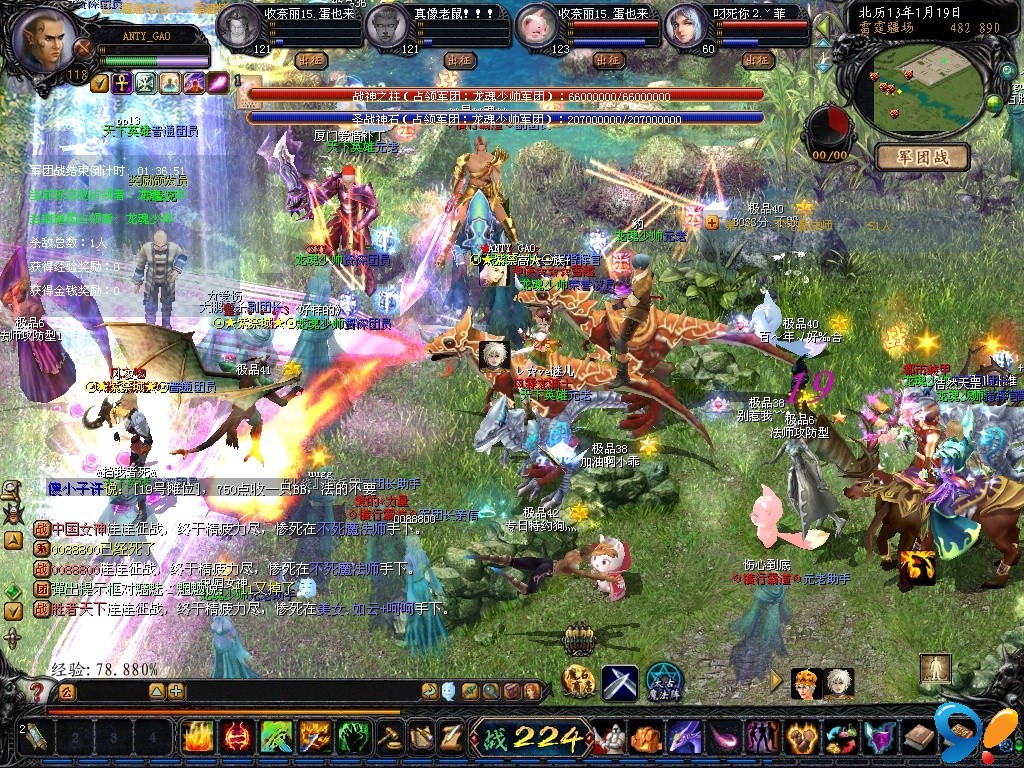Select the blonde character portrait above hotbar
The width and height of the screenshot is (1024, 768).
click(x=806, y=683)
